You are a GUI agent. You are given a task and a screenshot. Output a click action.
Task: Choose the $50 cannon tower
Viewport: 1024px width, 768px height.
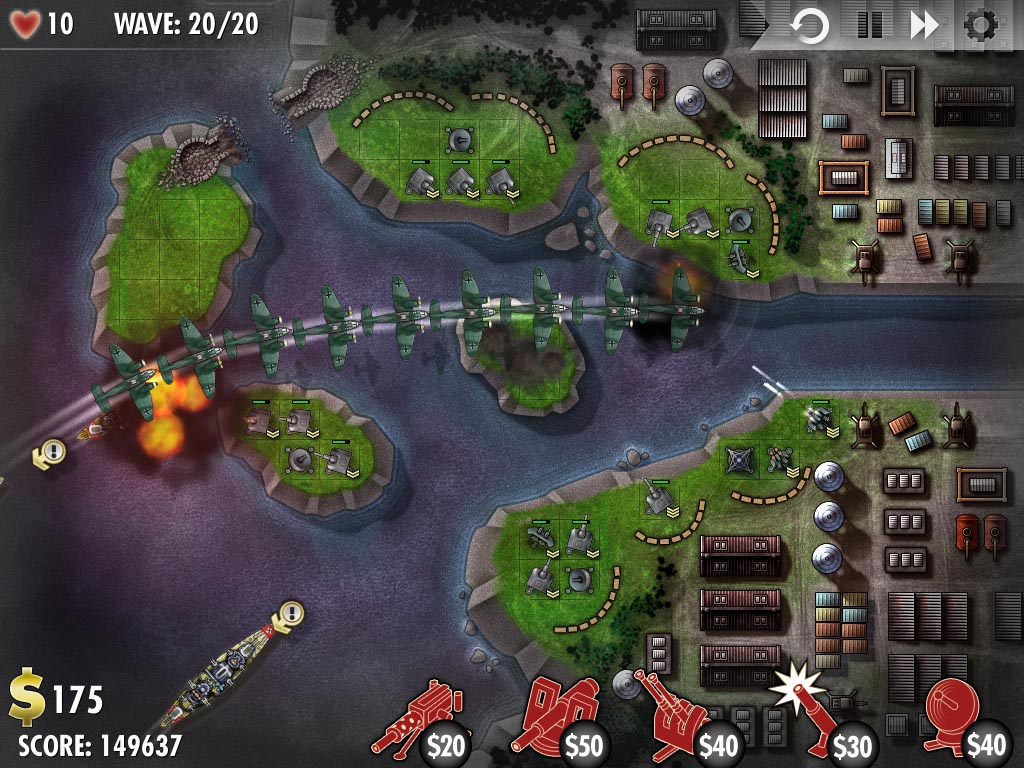[555, 719]
